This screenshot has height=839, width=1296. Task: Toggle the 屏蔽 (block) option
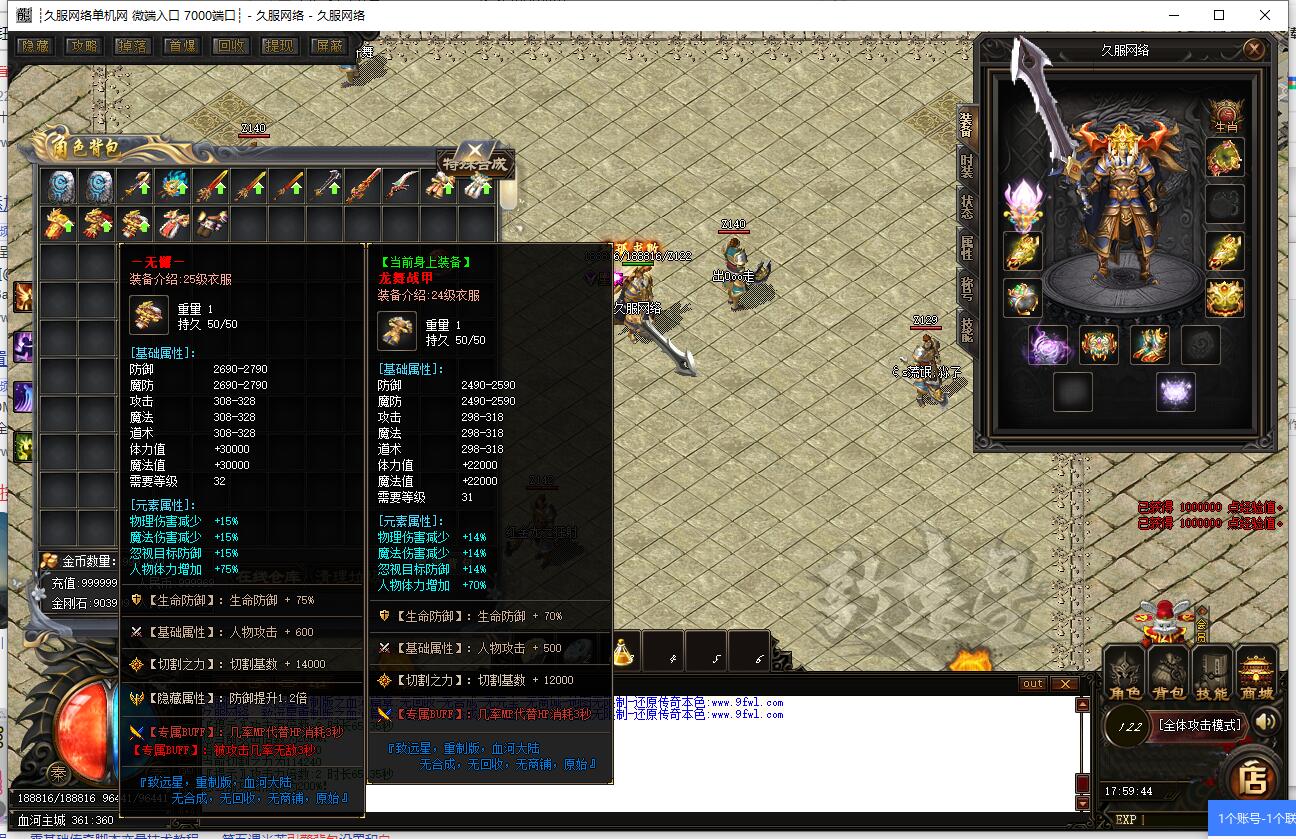point(328,46)
